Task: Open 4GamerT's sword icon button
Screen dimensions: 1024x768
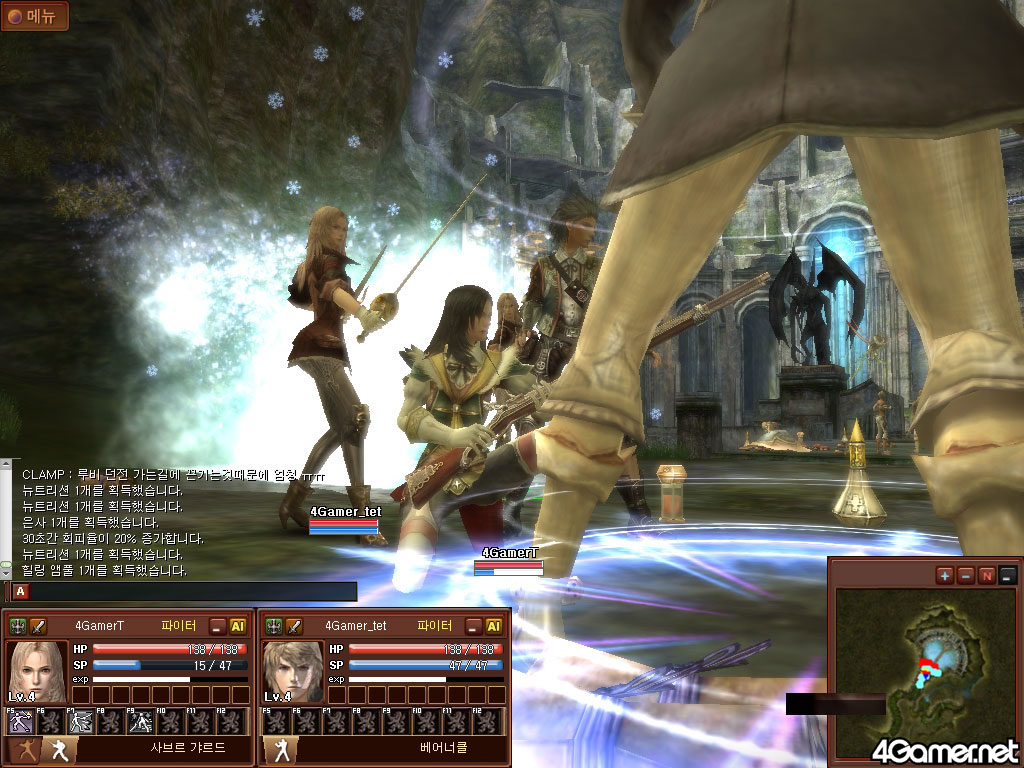Action: point(38,626)
